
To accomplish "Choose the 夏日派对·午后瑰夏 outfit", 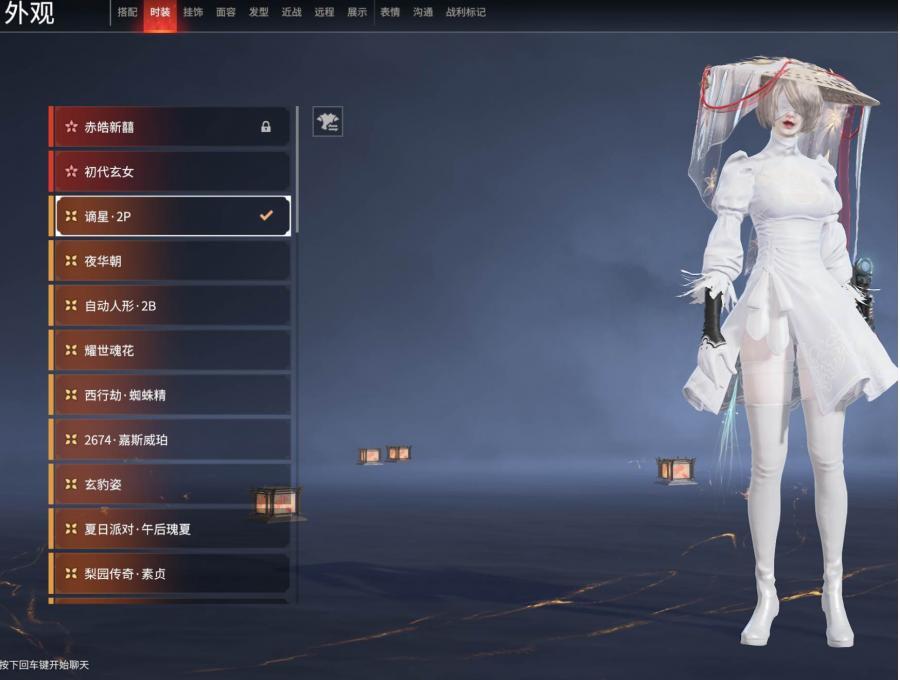I will point(170,529).
